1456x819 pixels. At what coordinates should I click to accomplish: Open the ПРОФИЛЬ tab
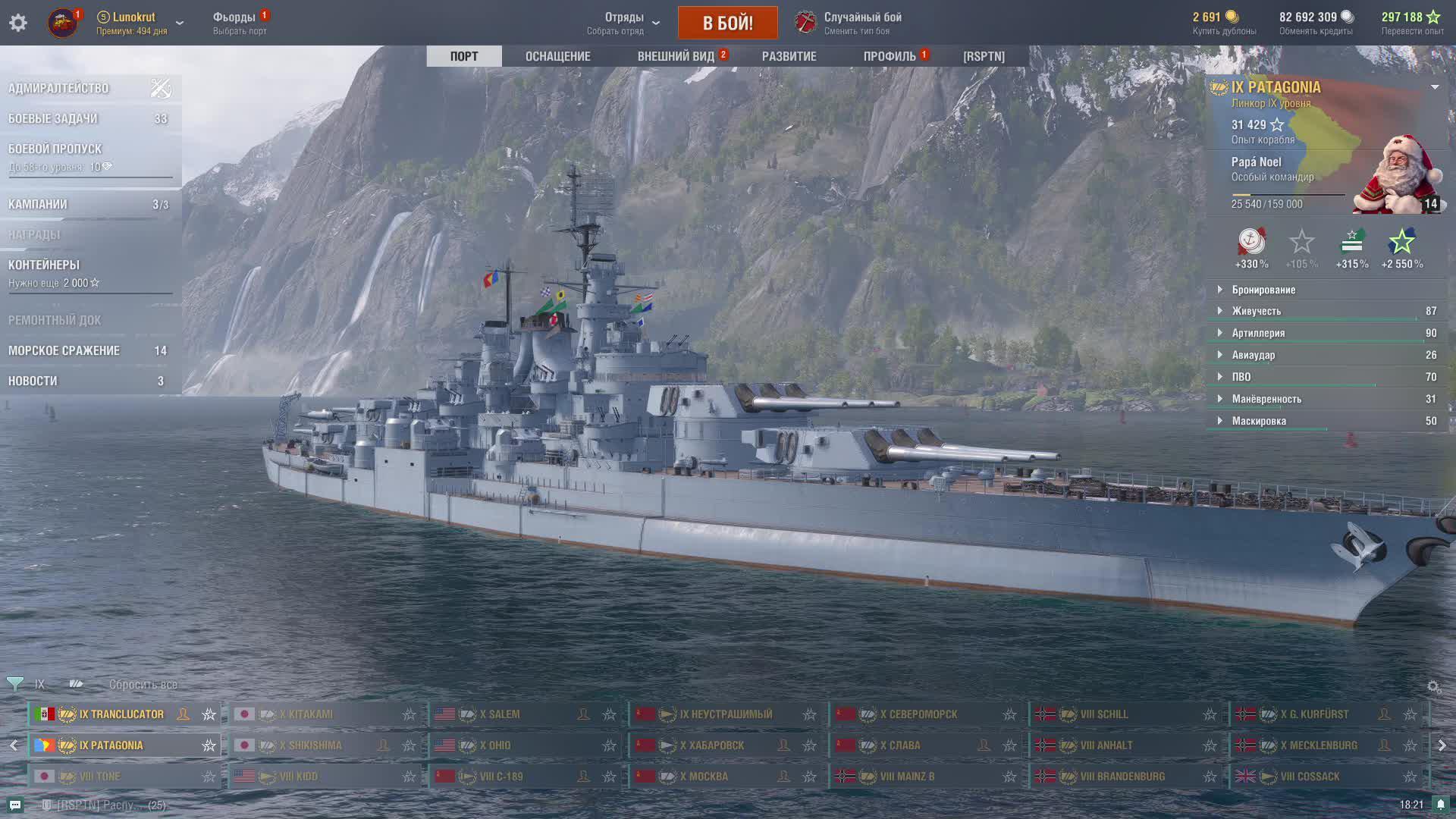point(890,56)
